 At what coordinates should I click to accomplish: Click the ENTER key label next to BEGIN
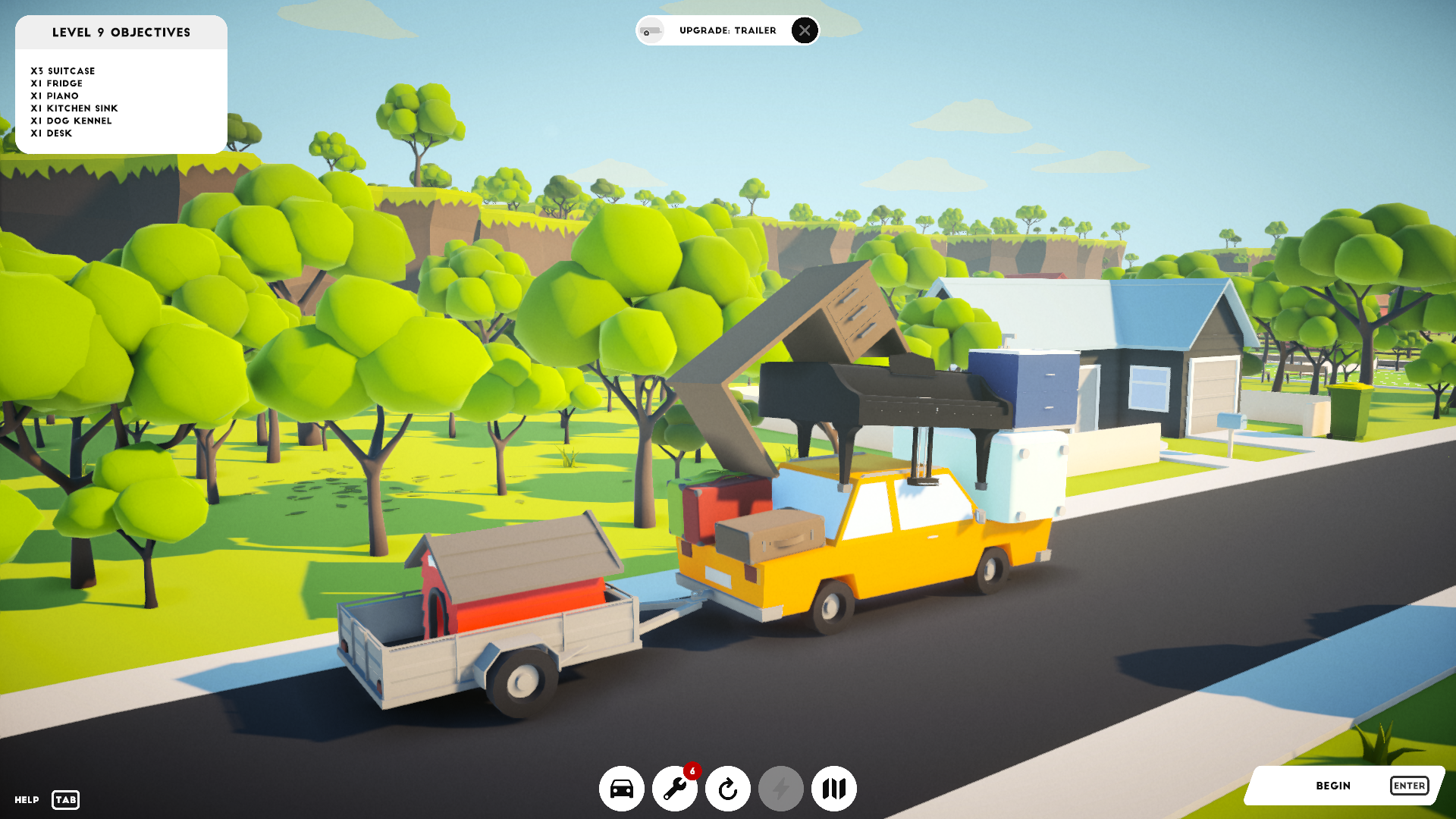[1410, 786]
